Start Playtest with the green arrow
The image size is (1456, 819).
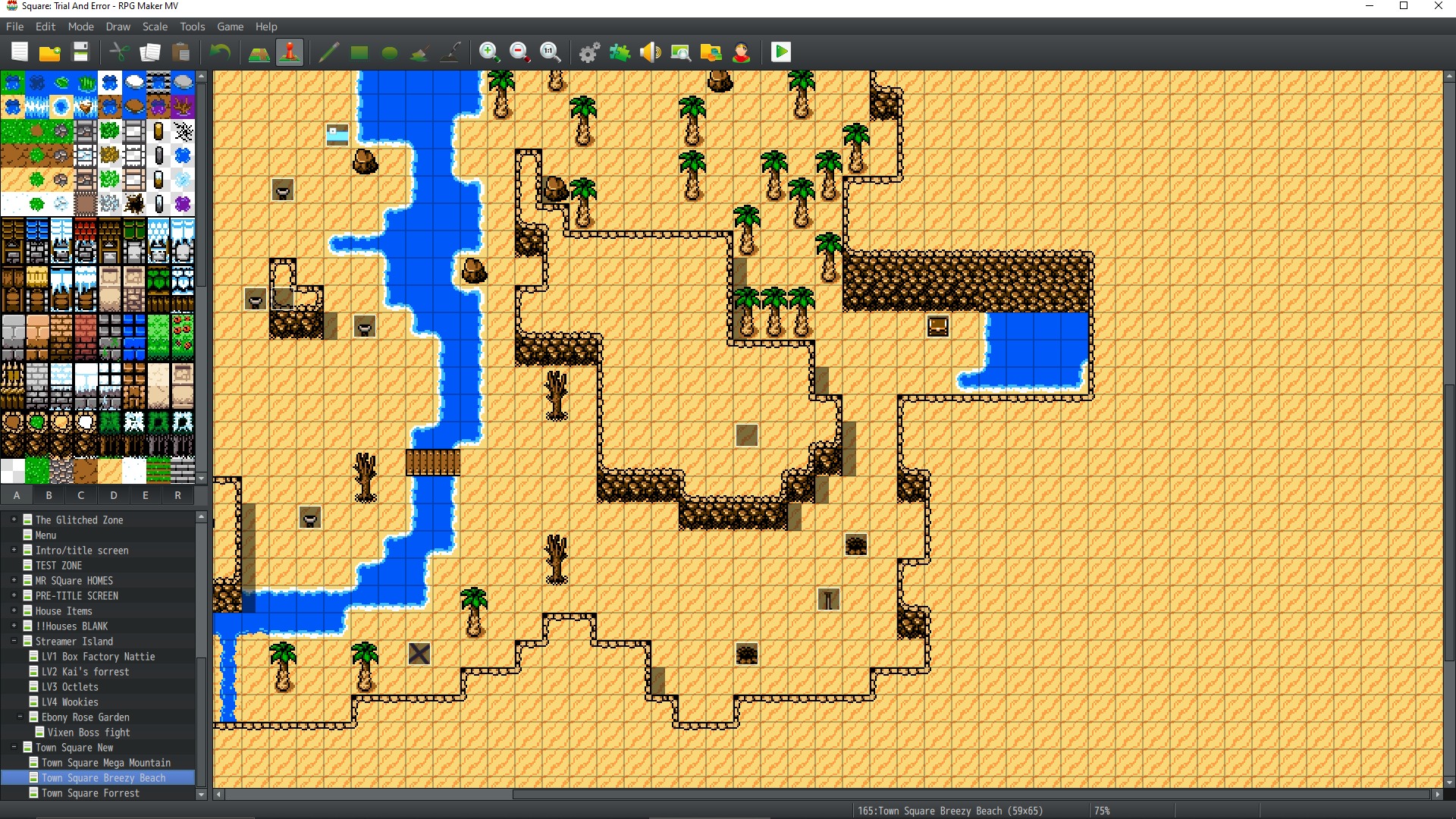click(780, 52)
